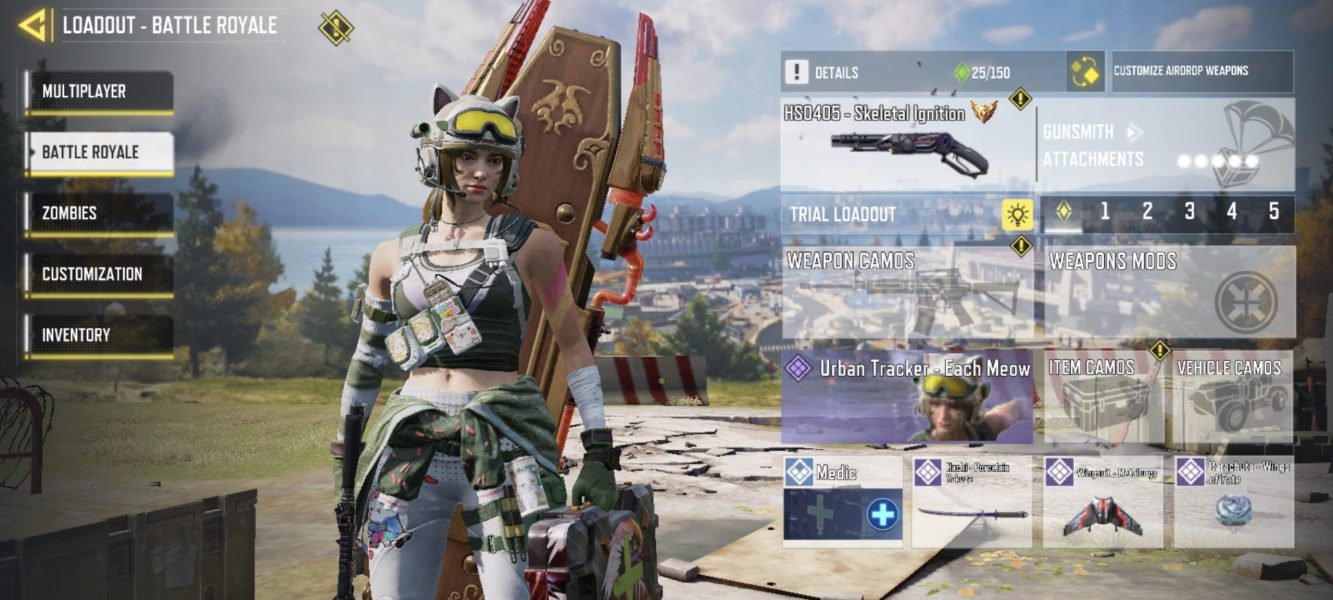Choose loadout slot 5
The width and height of the screenshot is (1333, 600).
(1273, 212)
